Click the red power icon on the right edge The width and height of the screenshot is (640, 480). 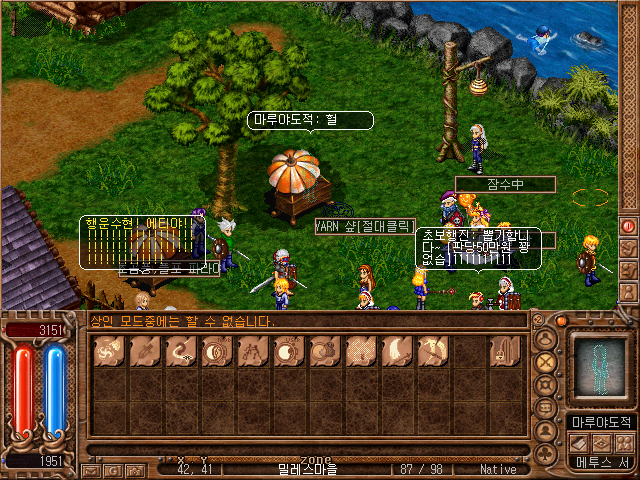pos(627,226)
